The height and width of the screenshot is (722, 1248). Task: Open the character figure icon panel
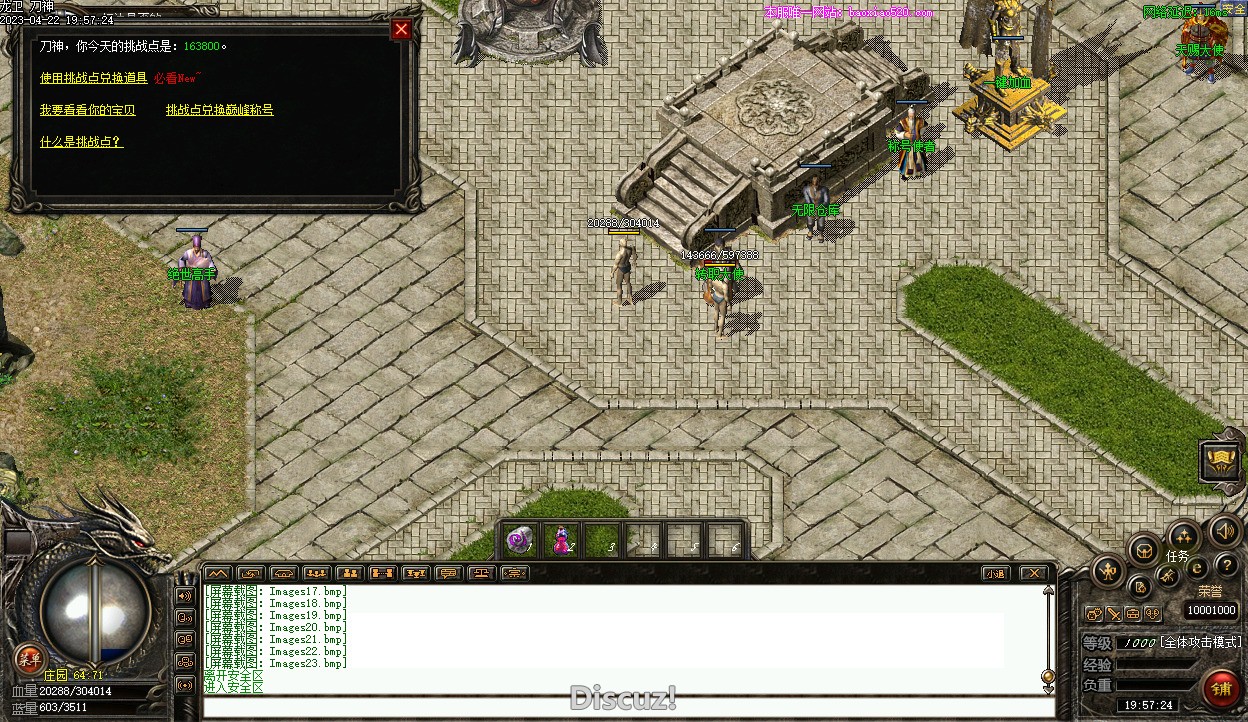(x=1108, y=572)
